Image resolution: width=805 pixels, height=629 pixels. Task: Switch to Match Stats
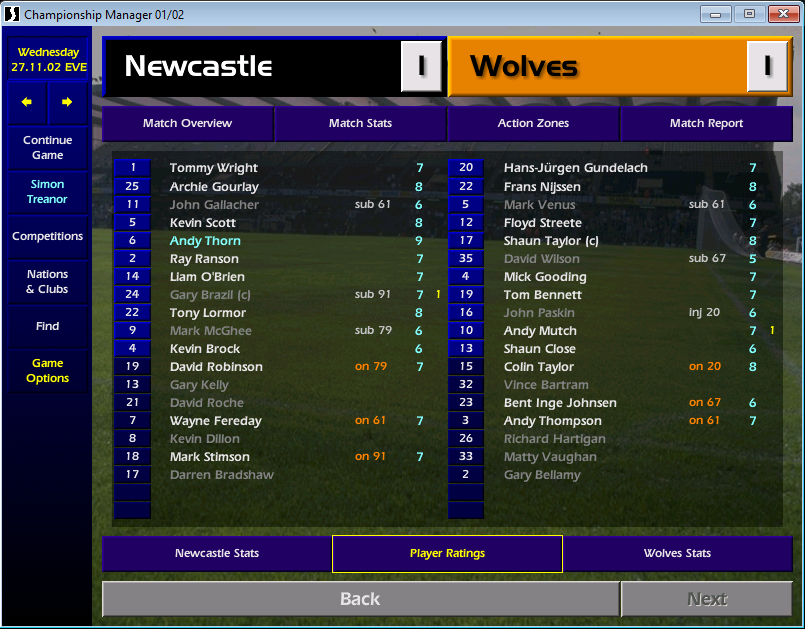pyautogui.click(x=360, y=123)
